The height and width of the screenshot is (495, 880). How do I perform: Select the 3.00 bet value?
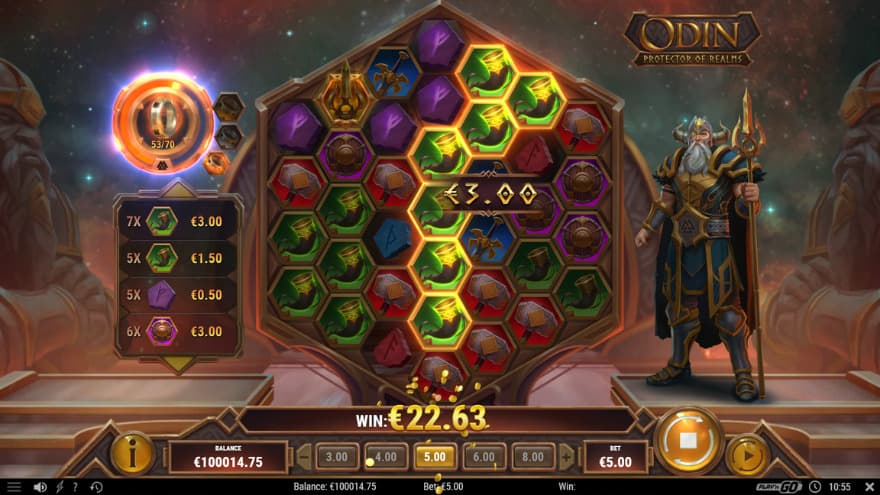click(337, 457)
